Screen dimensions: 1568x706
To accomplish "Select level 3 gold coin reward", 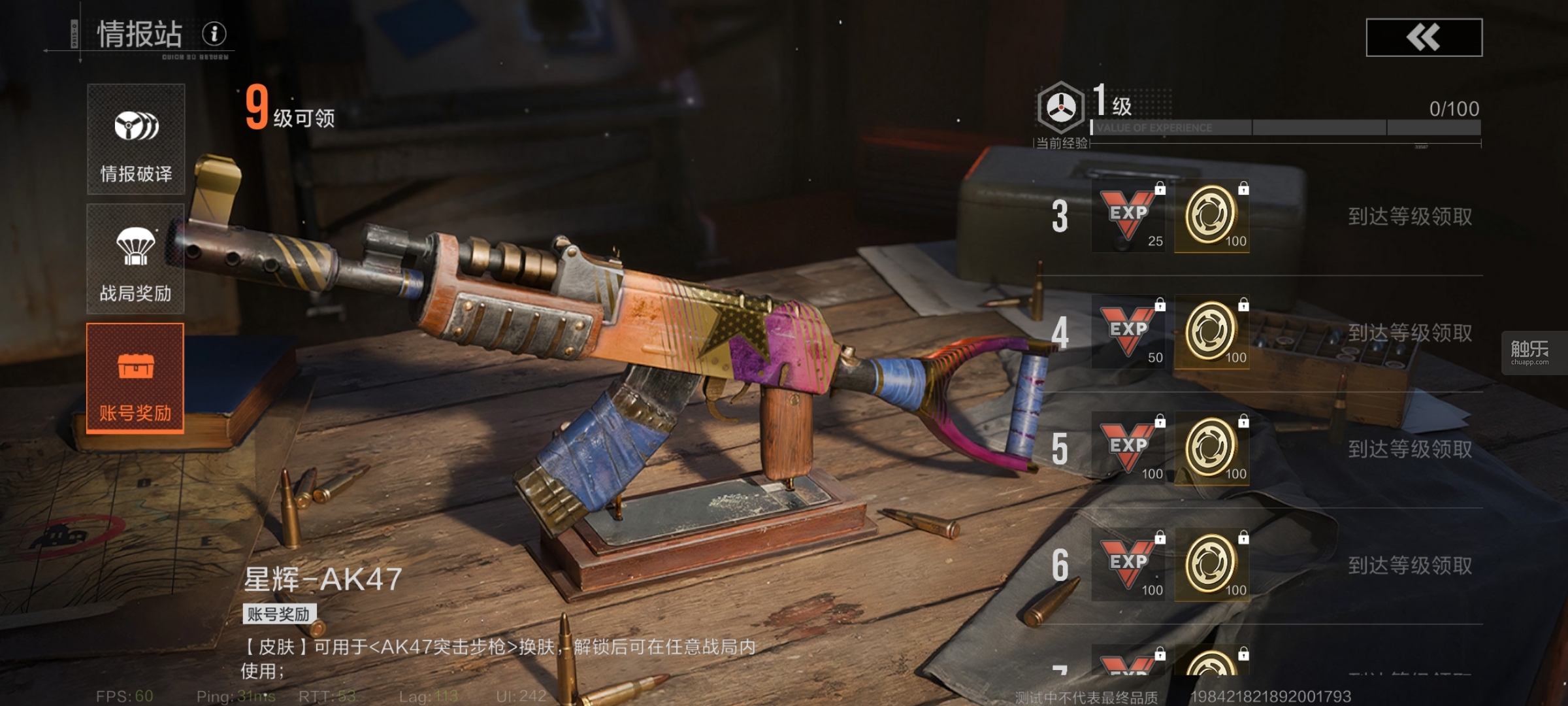I will point(1212,216).
